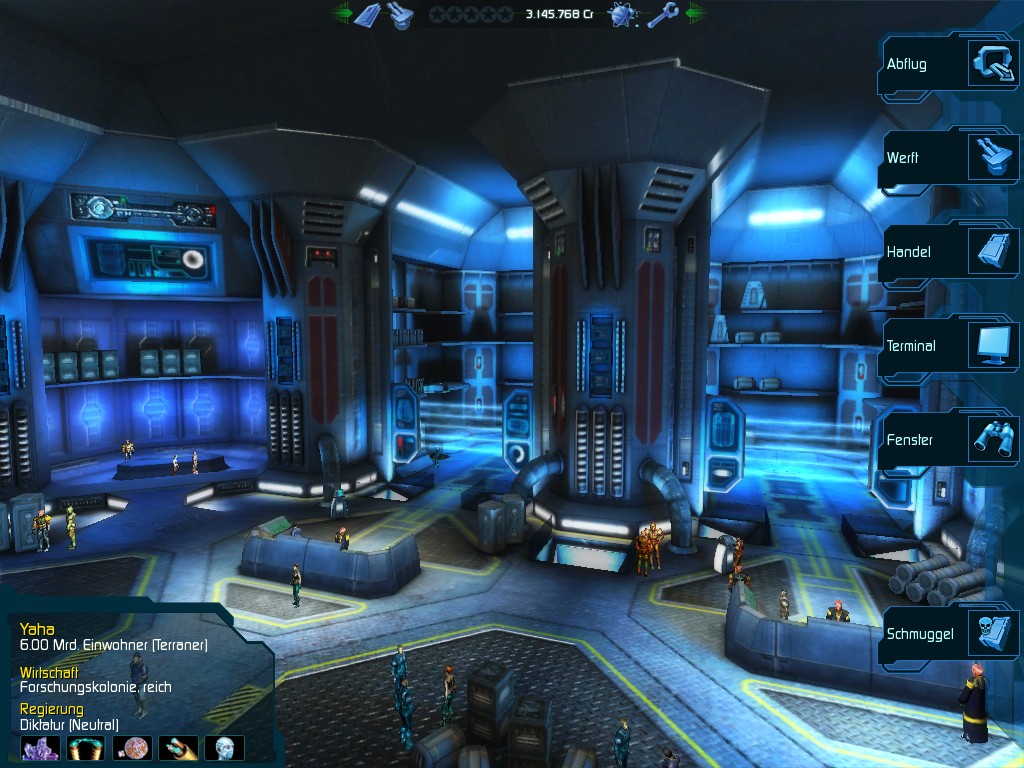1024x768 pixels.
Task: Open settings via the wrench icon
Action: click(x=663, y=15)
